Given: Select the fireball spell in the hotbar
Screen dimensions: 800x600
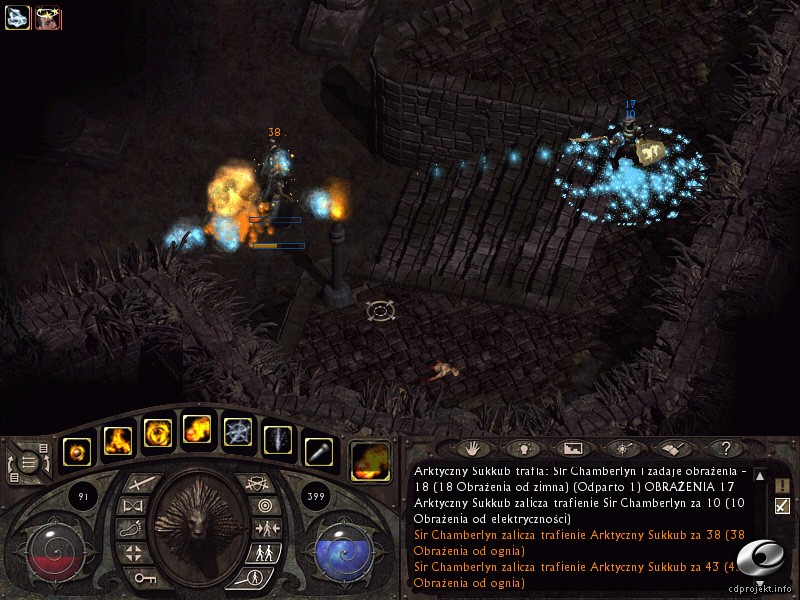Looking at the screenshot, I should (197, 431).
